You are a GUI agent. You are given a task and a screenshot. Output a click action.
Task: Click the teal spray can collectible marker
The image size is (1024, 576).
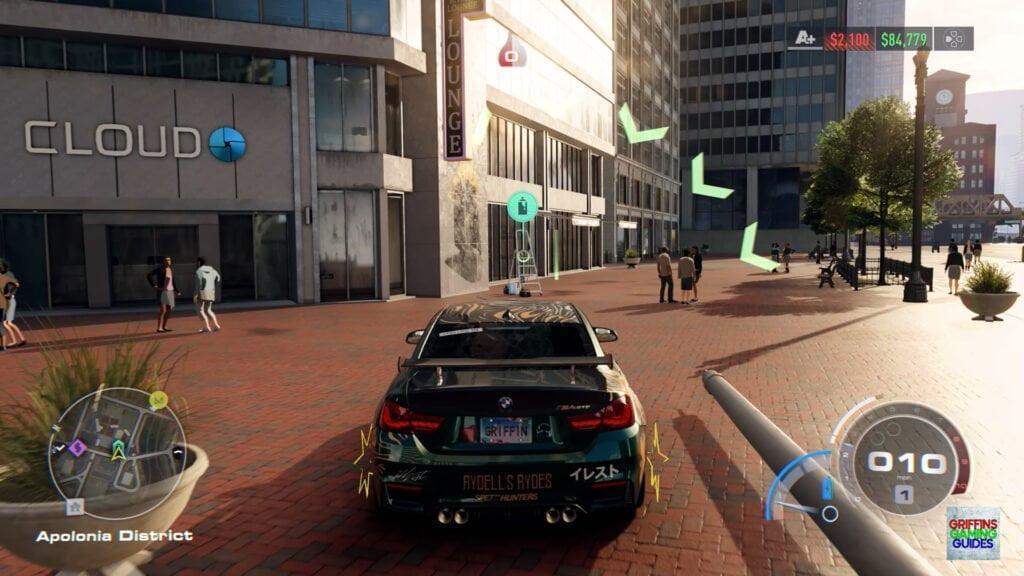[x=521, y=206]
